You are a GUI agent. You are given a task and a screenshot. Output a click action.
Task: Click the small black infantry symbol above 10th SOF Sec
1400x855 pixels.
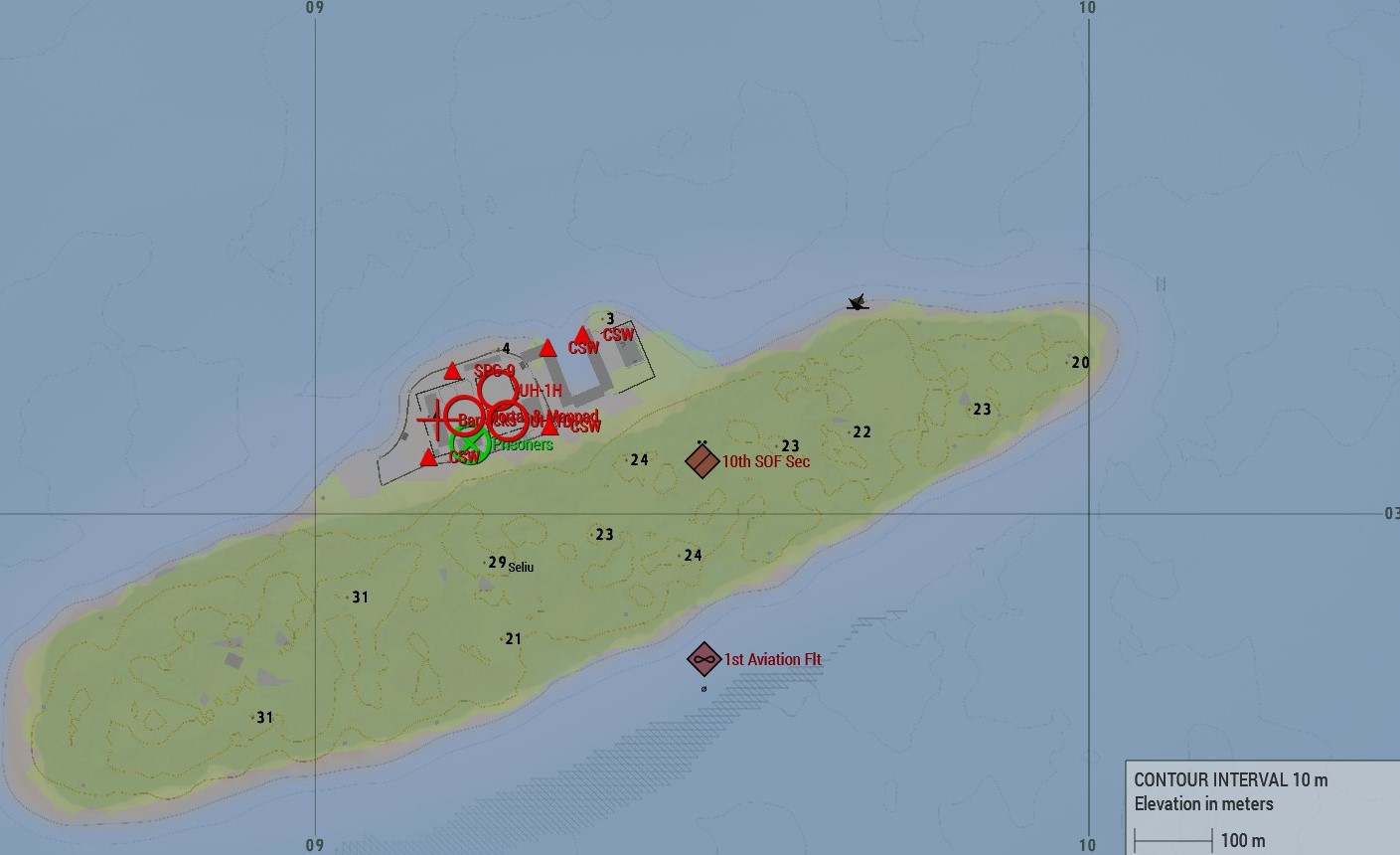coord(702,441)
